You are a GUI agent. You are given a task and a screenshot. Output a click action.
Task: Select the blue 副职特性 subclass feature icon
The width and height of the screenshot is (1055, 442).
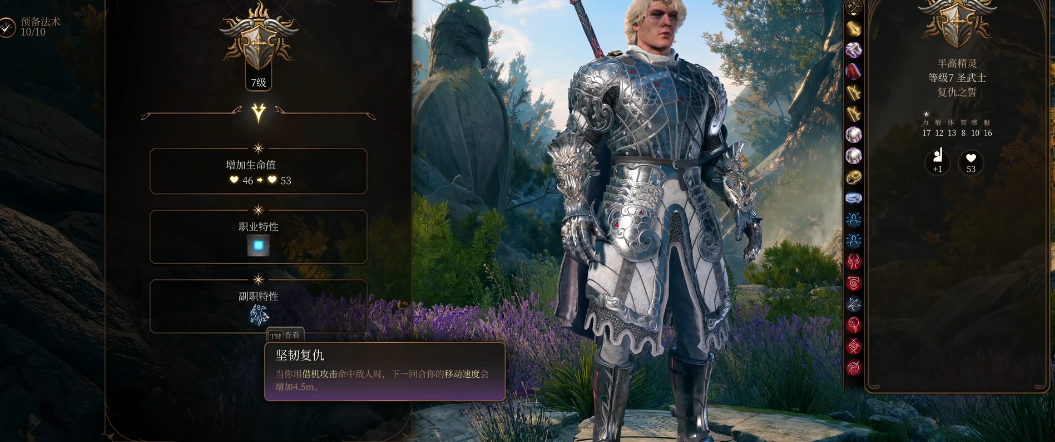coord(258,314)
